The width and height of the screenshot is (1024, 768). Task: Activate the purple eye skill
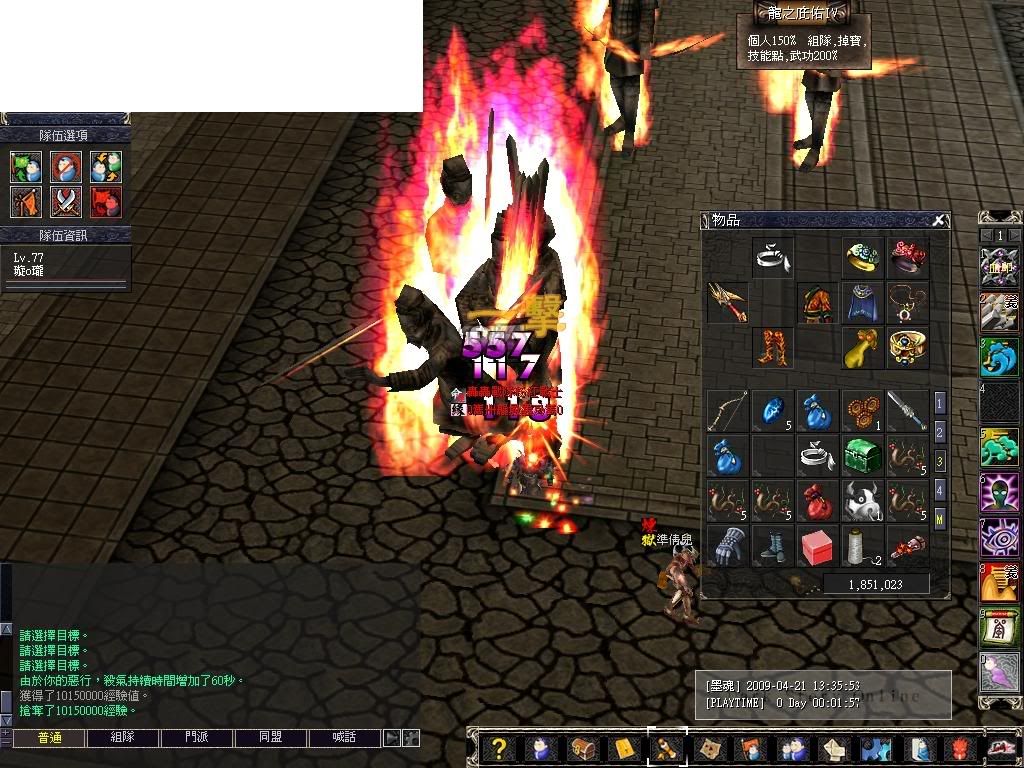[x=1000, y=537]
